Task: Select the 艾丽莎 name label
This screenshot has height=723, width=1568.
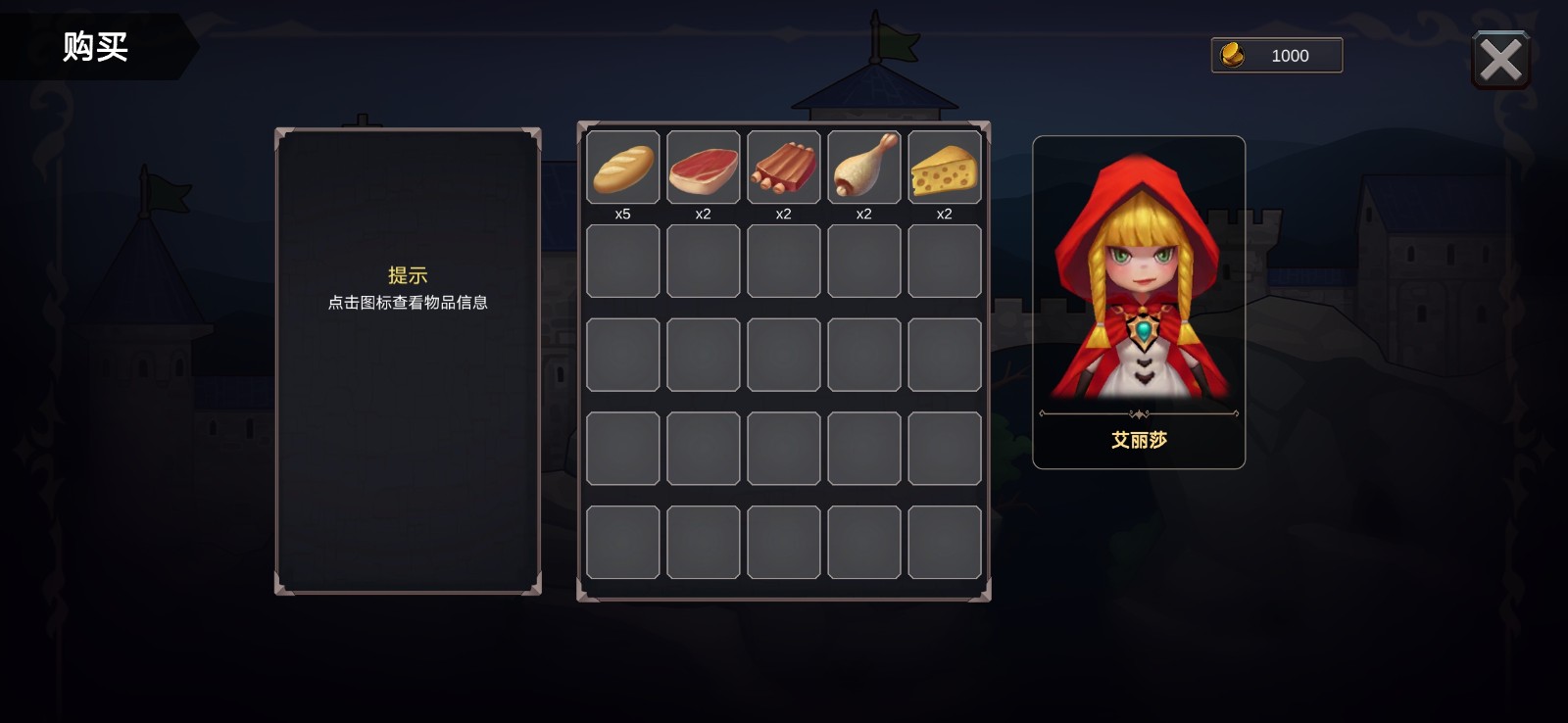Action: (x=1138, y=441)
